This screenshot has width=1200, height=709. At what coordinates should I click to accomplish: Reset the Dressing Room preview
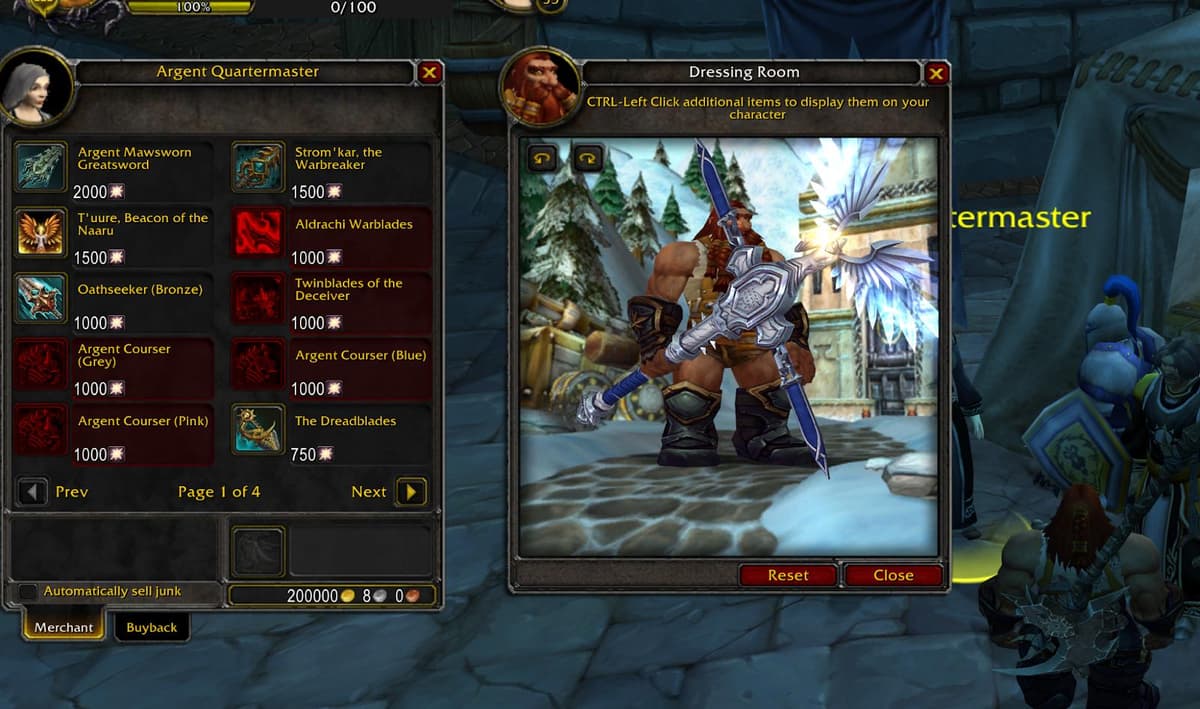(788, 575)
